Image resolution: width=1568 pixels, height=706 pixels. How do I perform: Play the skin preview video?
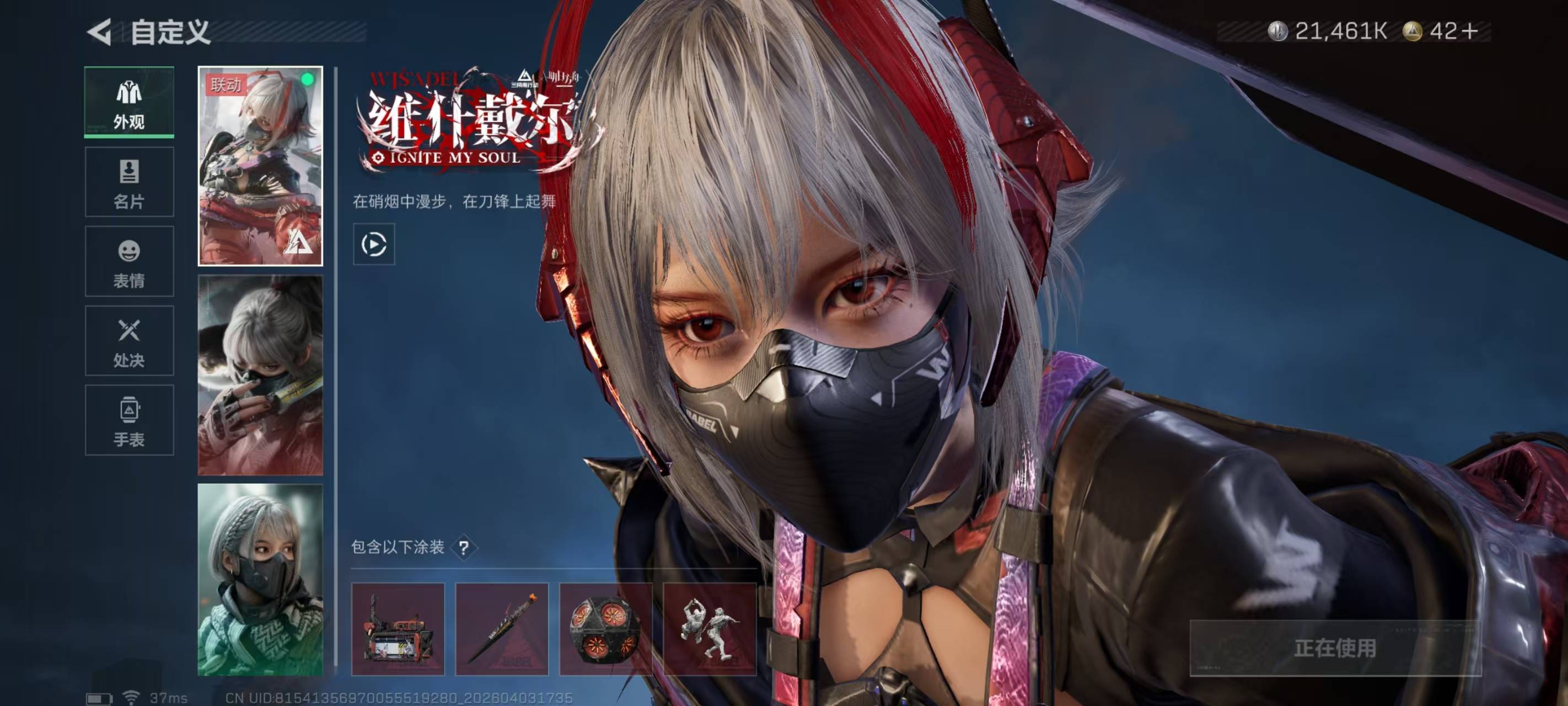(x=374, y=244)
